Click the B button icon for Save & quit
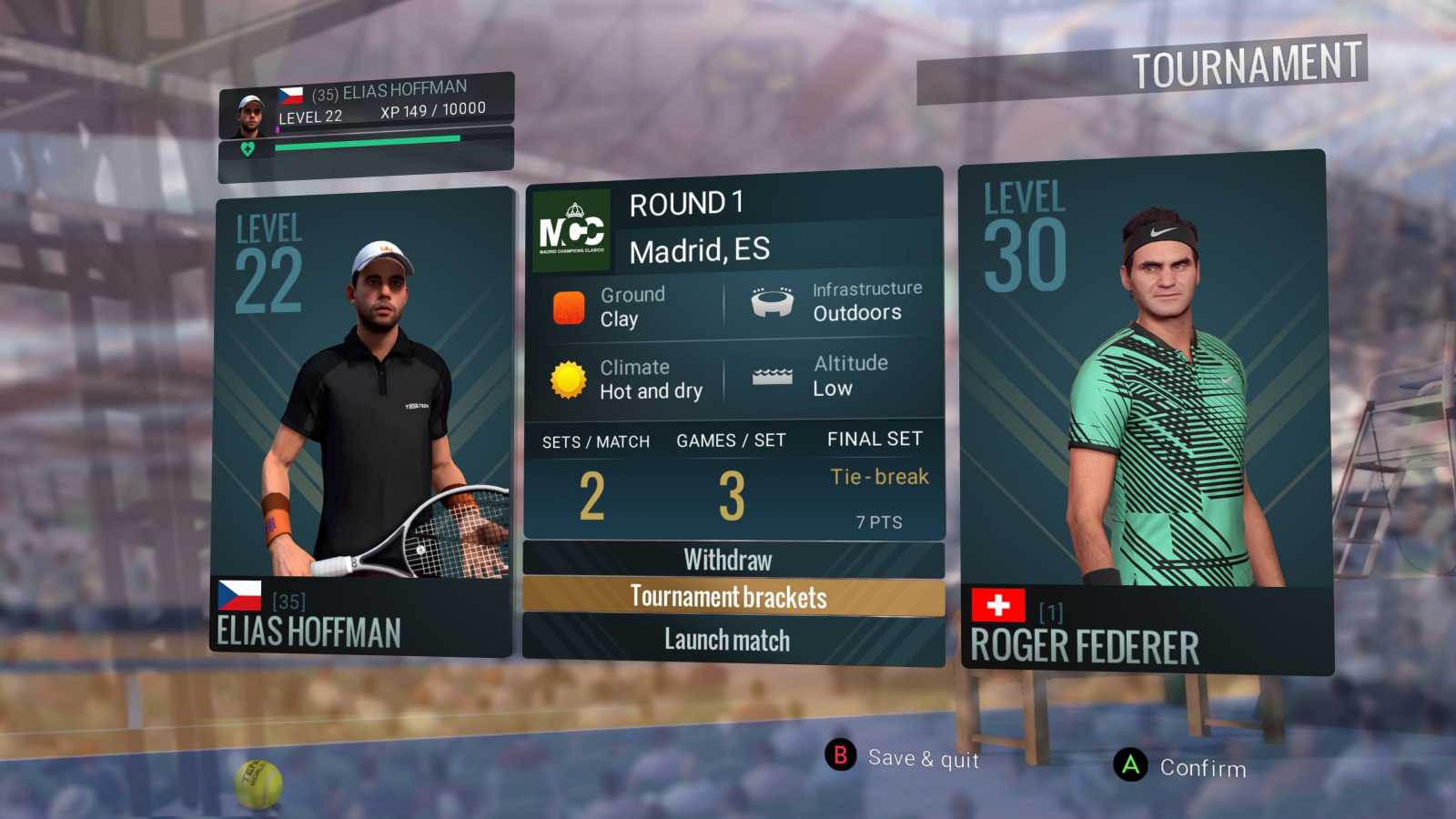The width and height of the screenshot is (1456, 819). tap(839, 755)
